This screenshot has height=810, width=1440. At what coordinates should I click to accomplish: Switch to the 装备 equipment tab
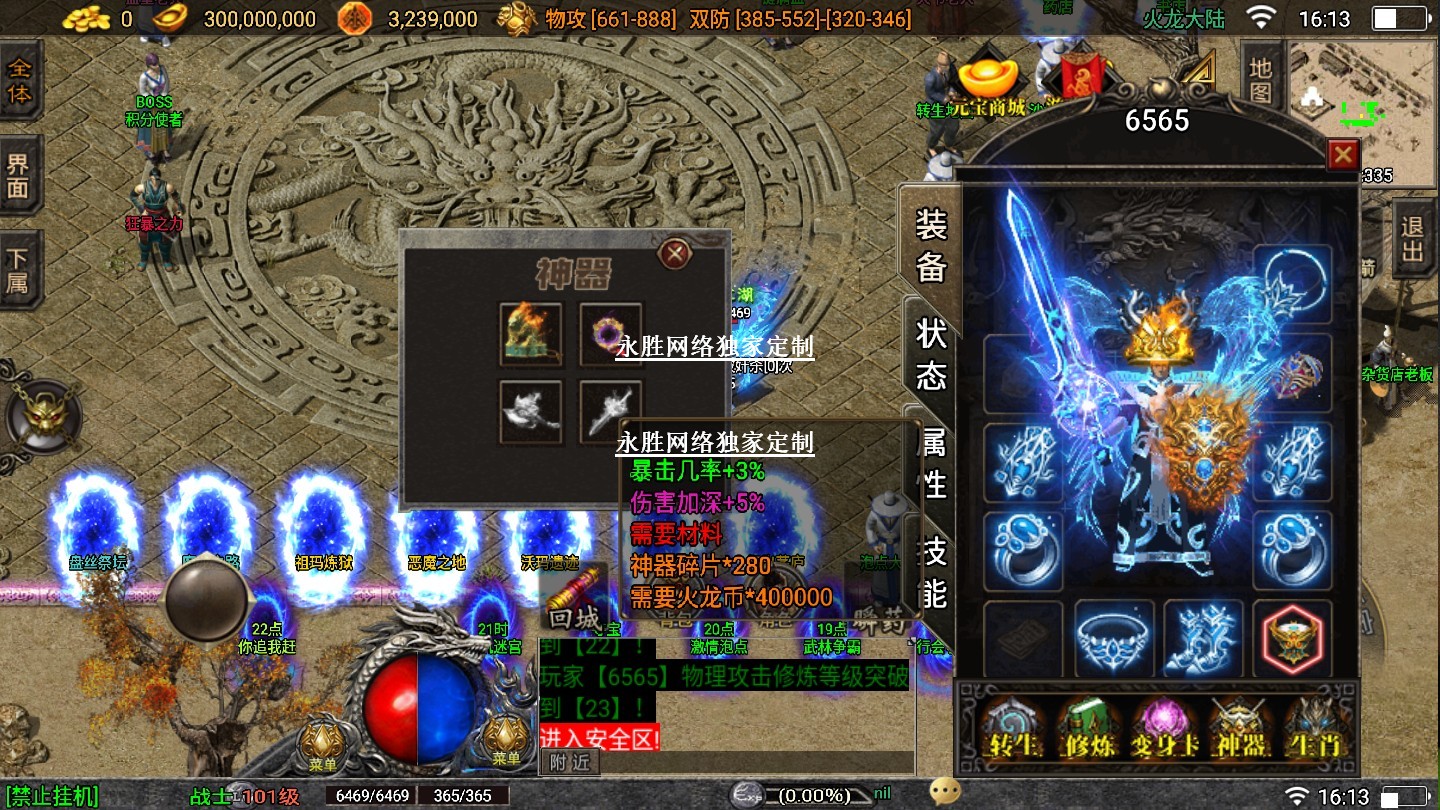[x=931, y=246]
